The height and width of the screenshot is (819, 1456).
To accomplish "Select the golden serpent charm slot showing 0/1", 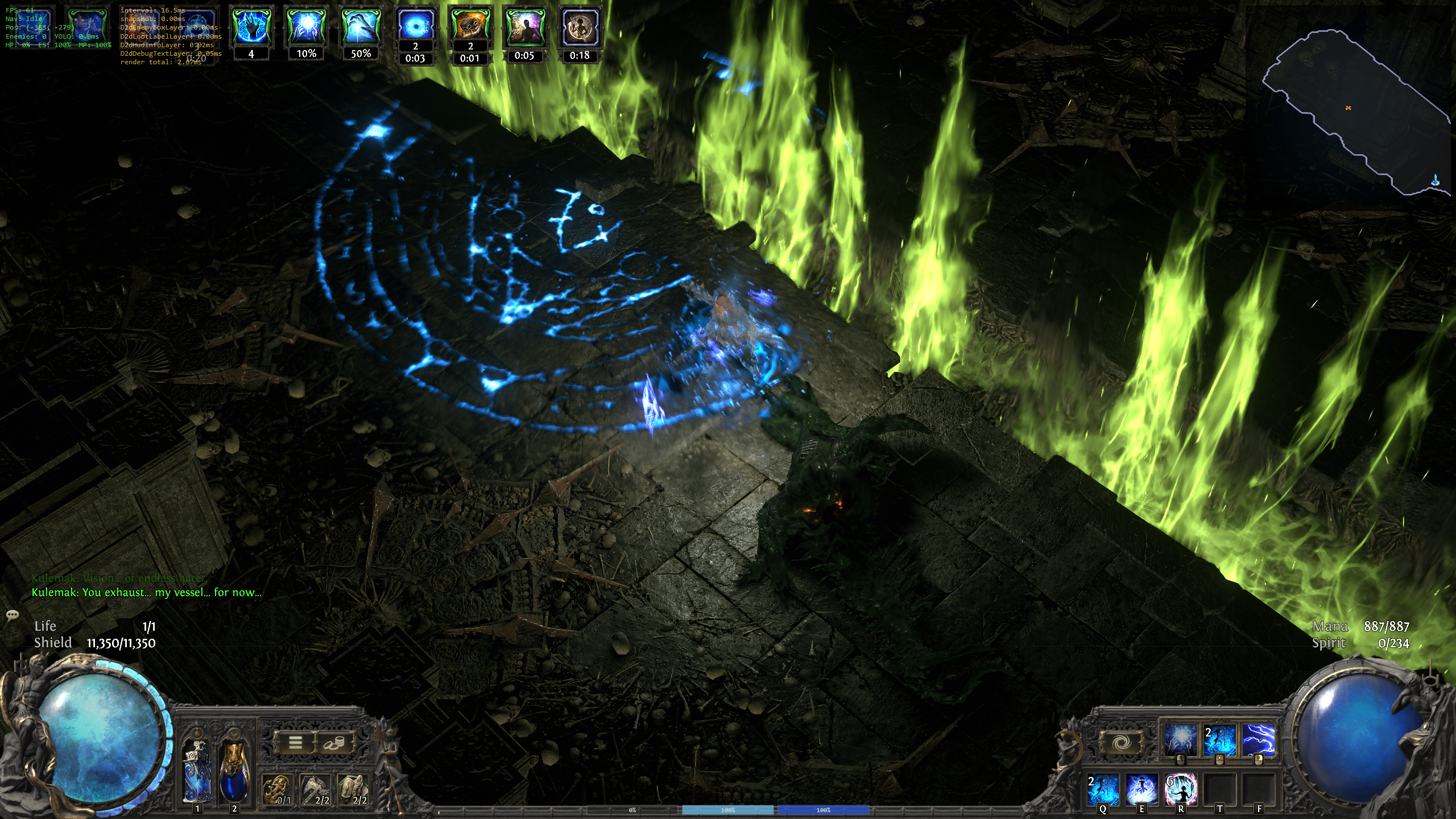I will pyautogui.click(x=278, y=790).
